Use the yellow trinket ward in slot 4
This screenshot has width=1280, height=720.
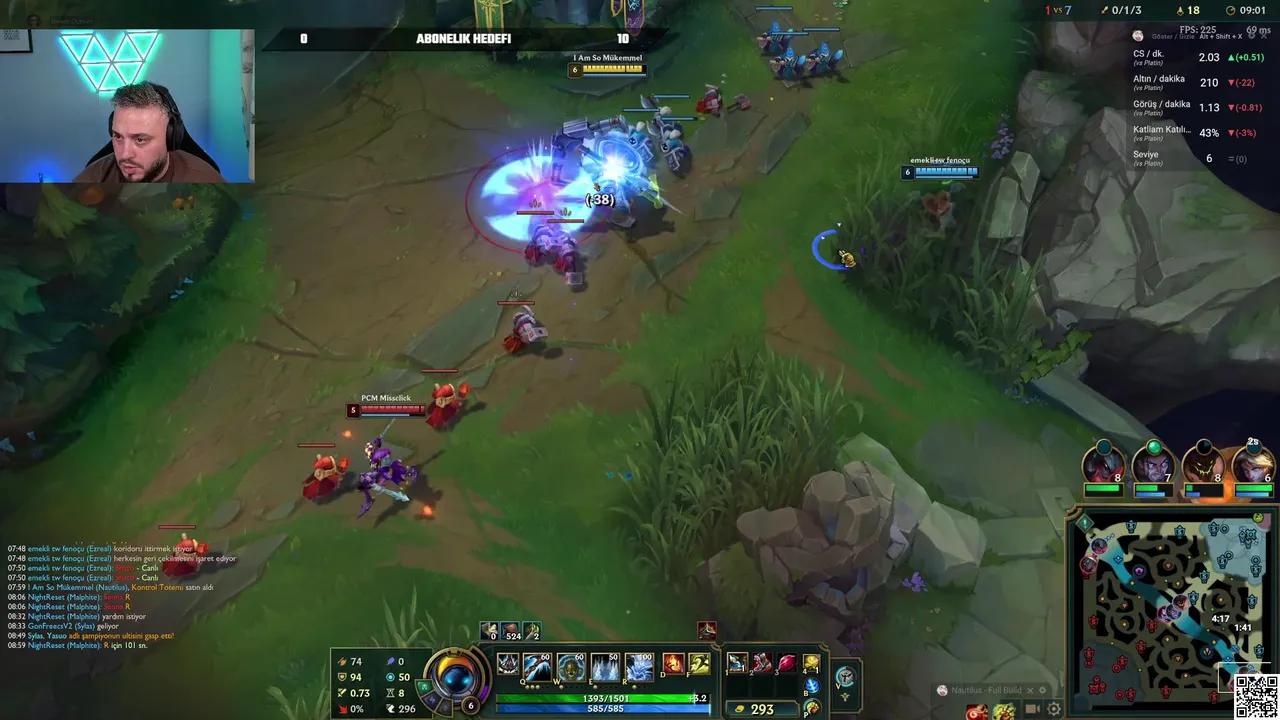coord(812,661)
